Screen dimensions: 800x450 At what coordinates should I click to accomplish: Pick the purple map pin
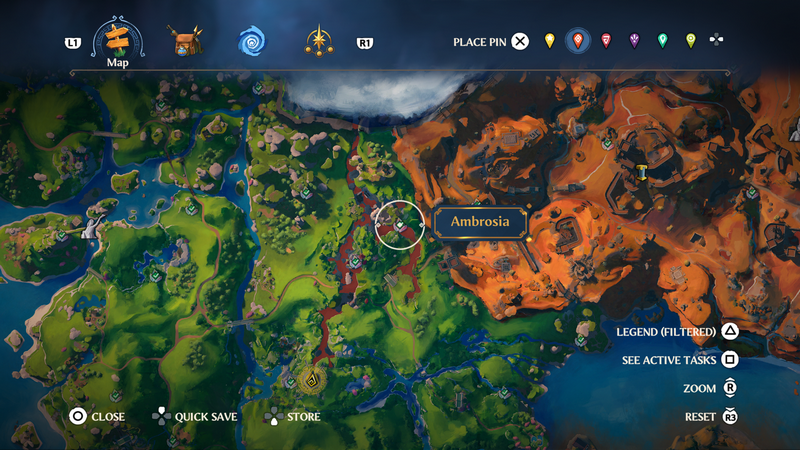pos(634,41)
